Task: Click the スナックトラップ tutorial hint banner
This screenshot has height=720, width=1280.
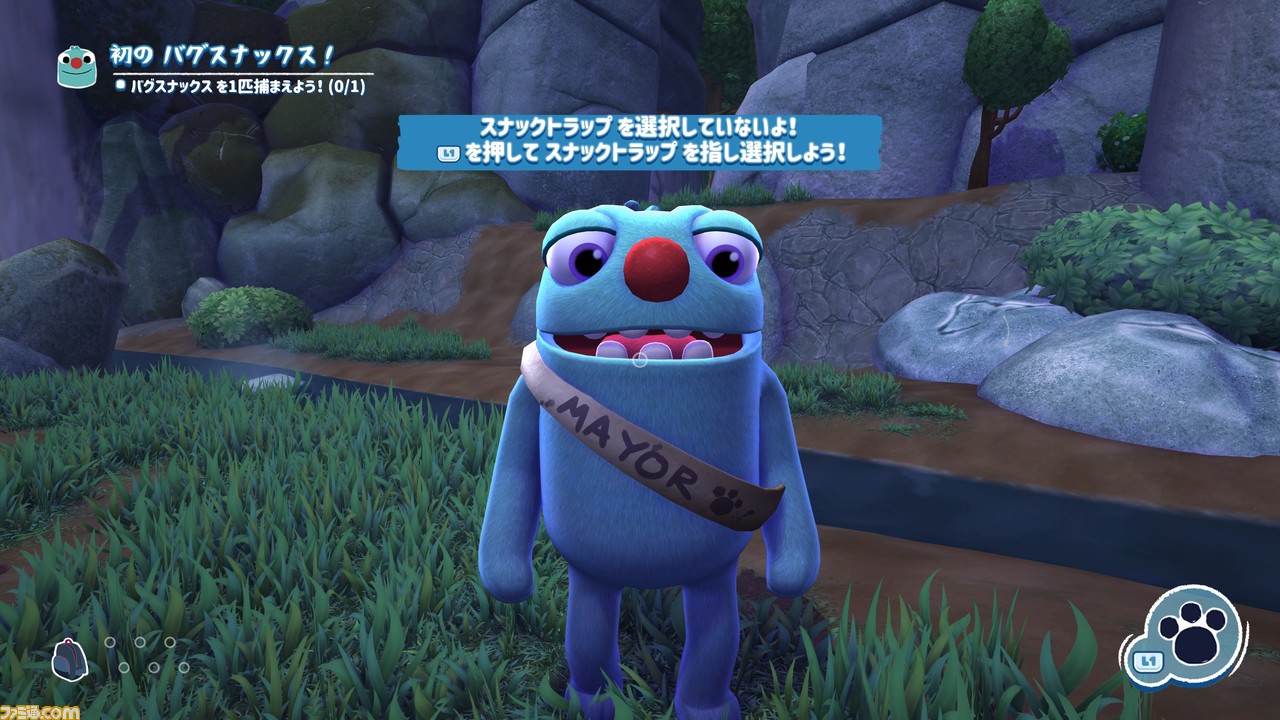Action: (639, 141)
